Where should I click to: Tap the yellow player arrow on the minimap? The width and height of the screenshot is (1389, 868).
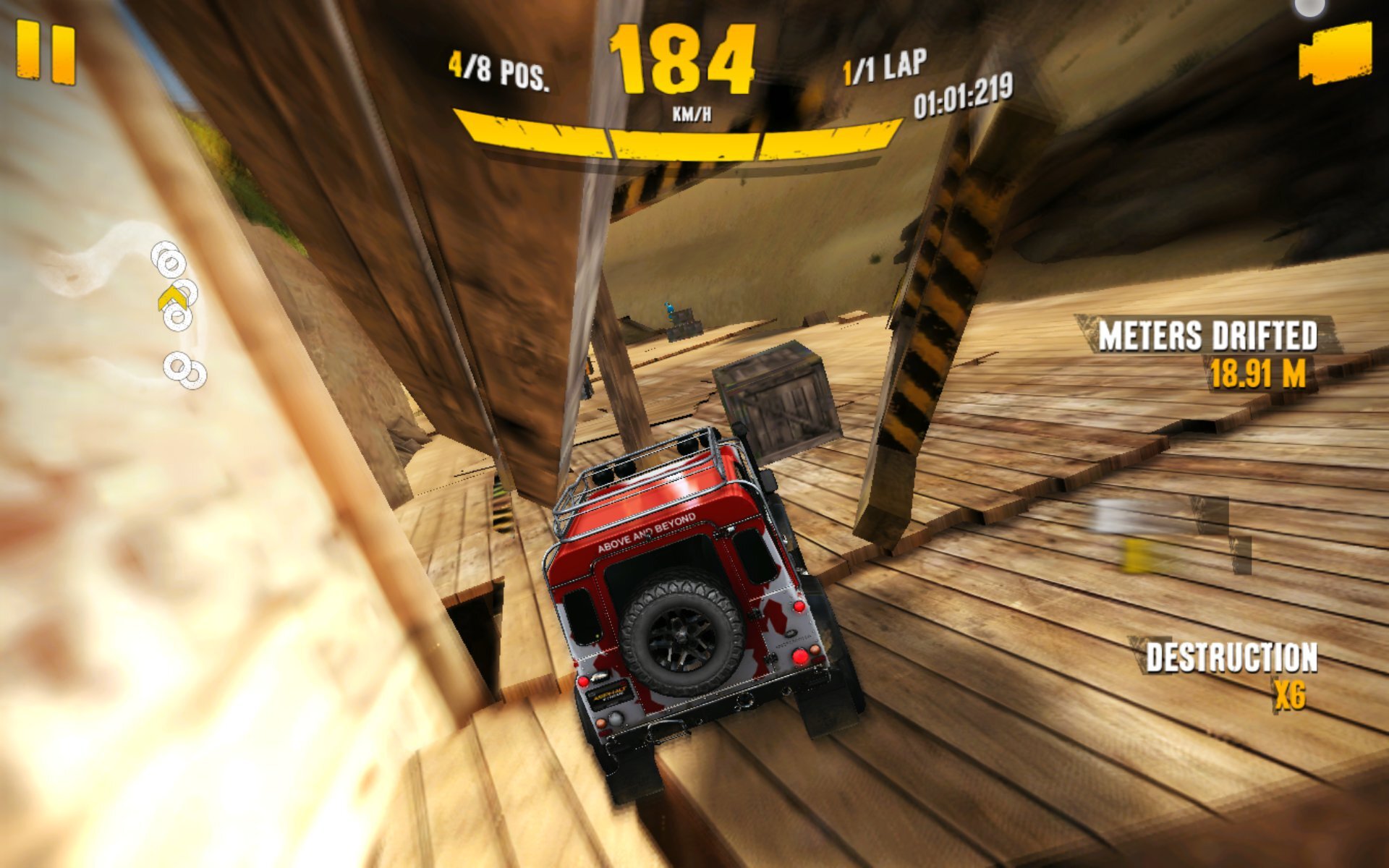click(174, 298)
